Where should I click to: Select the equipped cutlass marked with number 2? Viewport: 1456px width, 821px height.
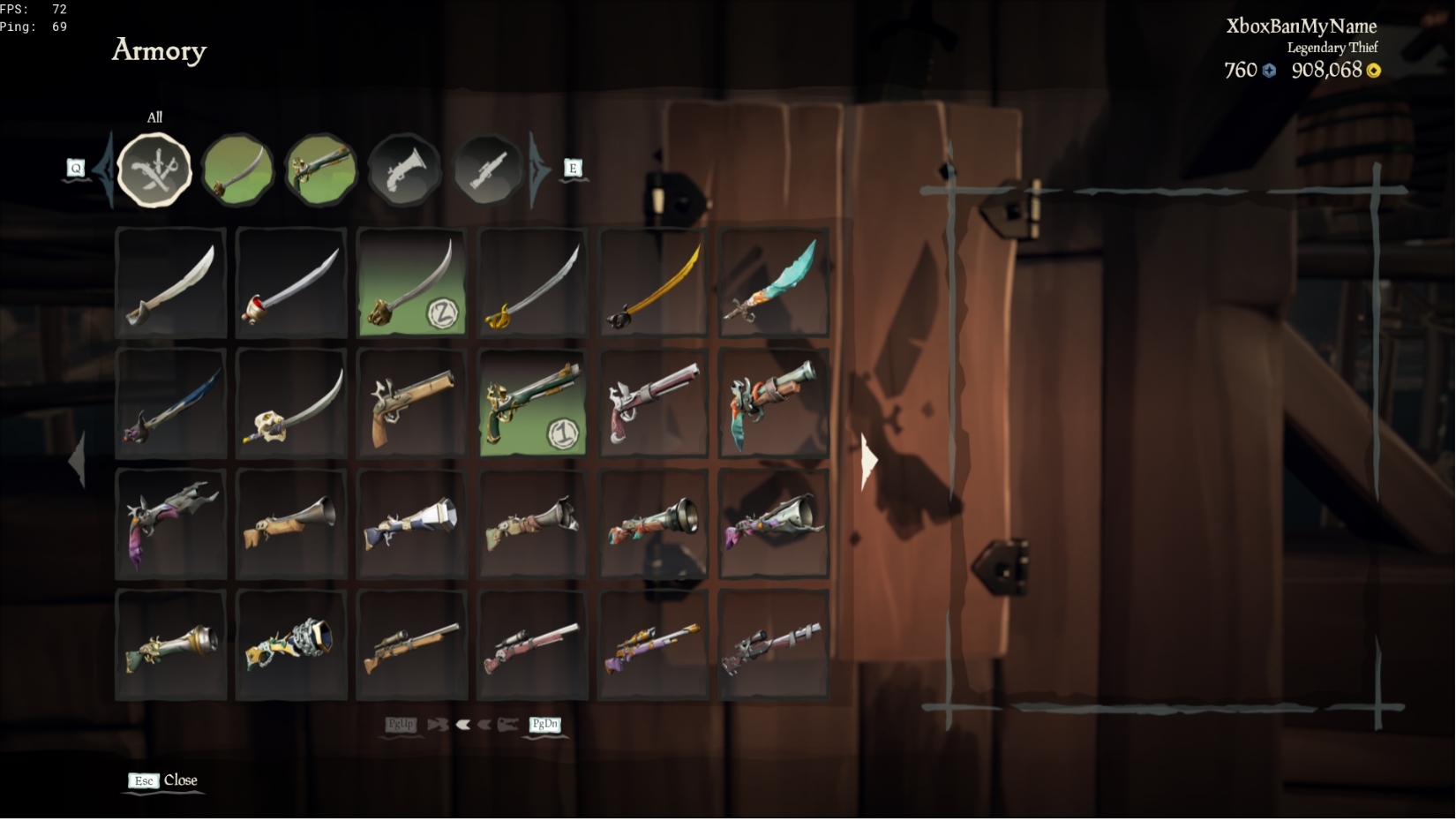(x=411, y=282)
